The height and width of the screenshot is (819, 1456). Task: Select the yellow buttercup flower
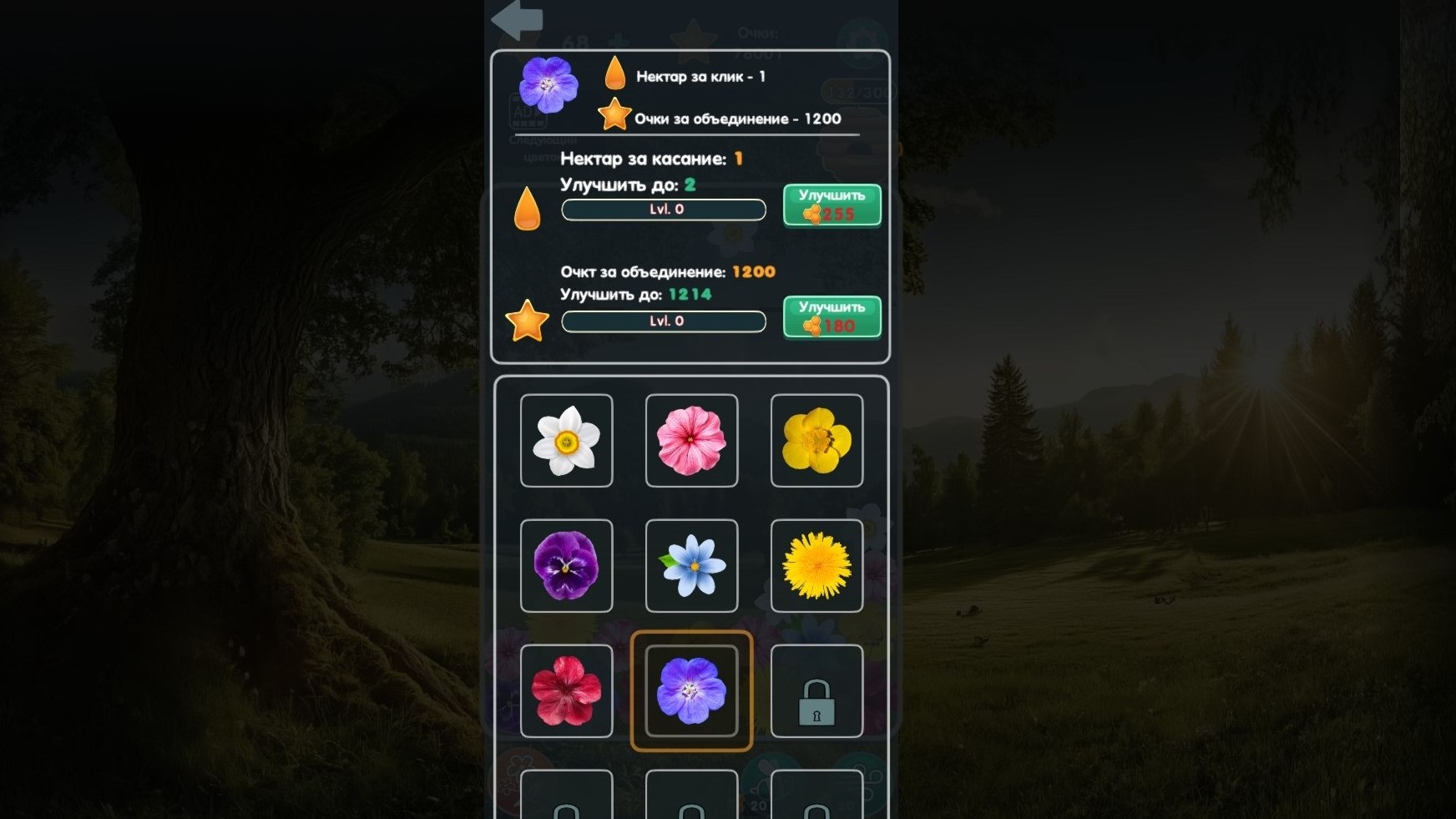click(x=816, y=440)
